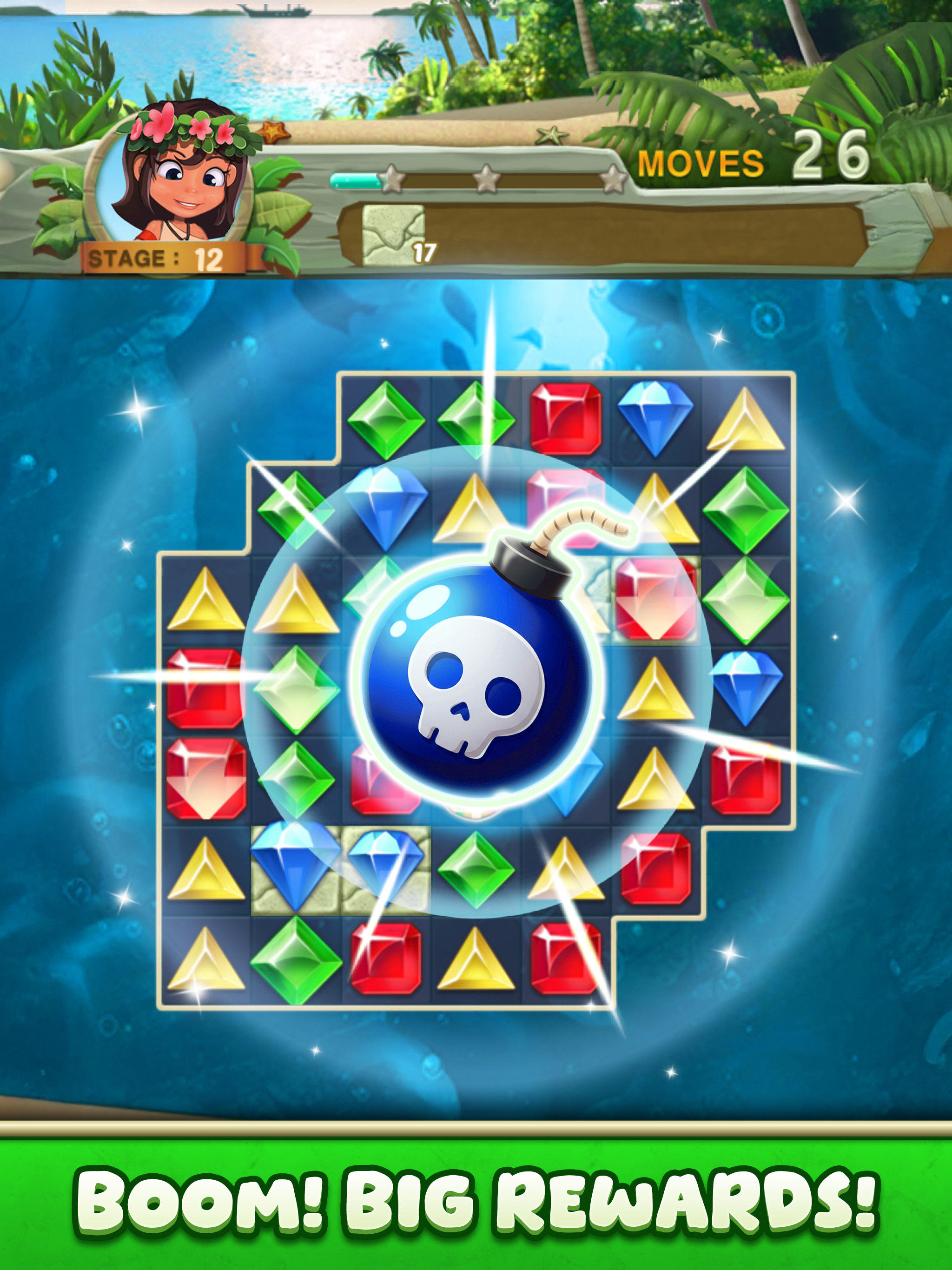Tap the BOOM! BIG REWARDS! banner
The image size is (952, 1270).
pos(476,1200)
